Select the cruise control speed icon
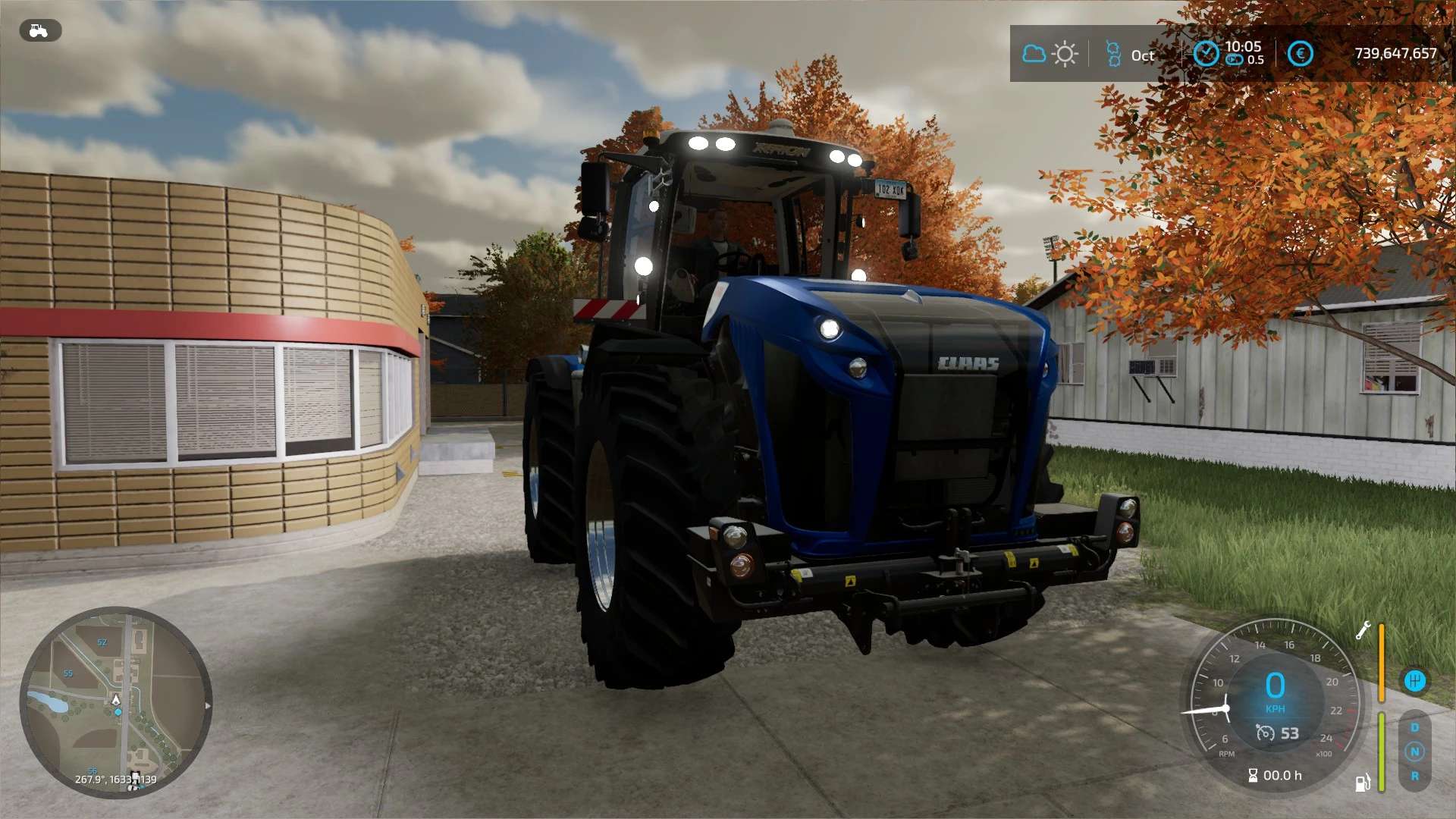The width and height of the screenshot is (1456, 819). 1265,733
